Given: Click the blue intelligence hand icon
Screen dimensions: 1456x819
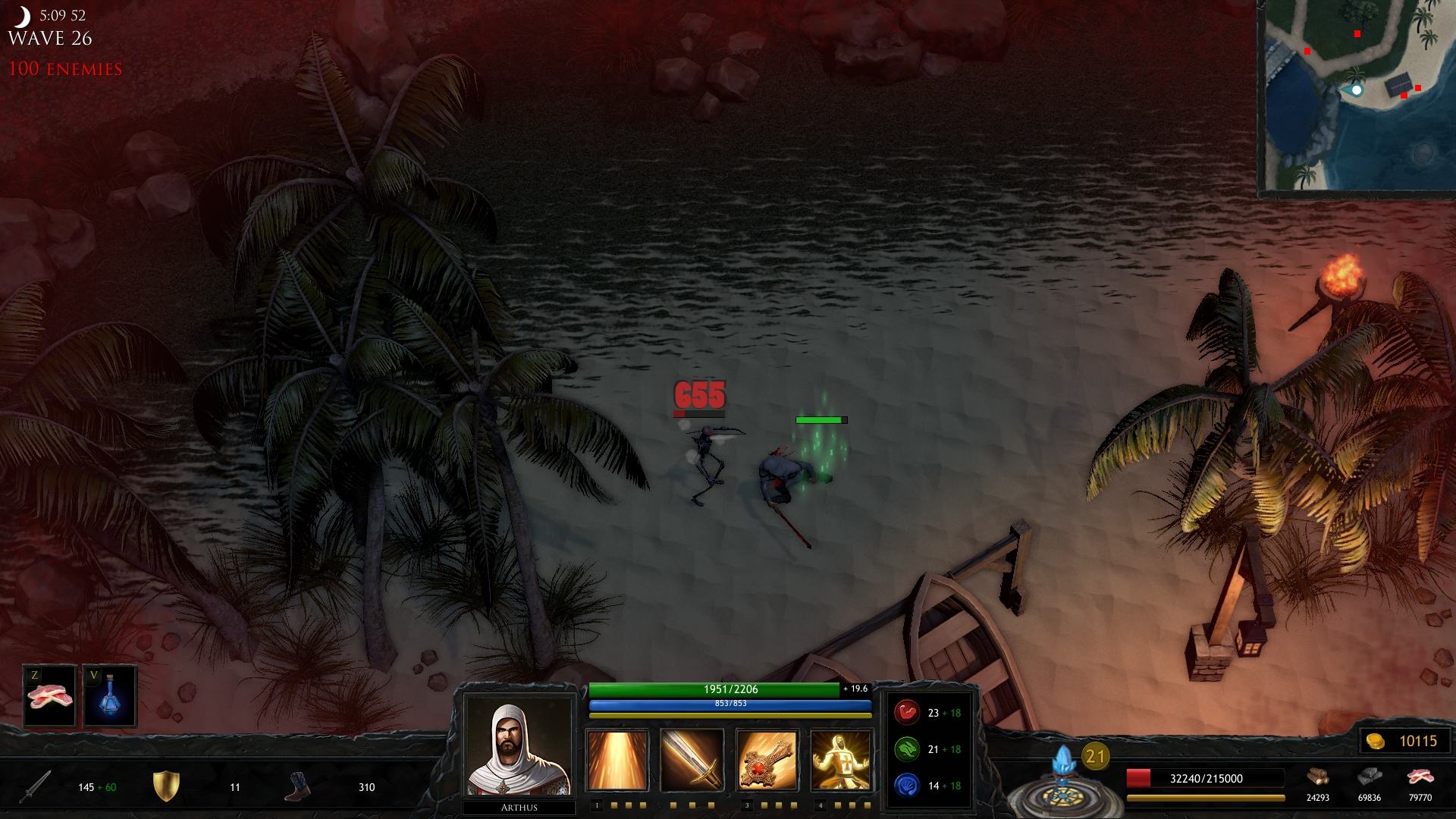Looking at the screenshot, I should (907, 785).
